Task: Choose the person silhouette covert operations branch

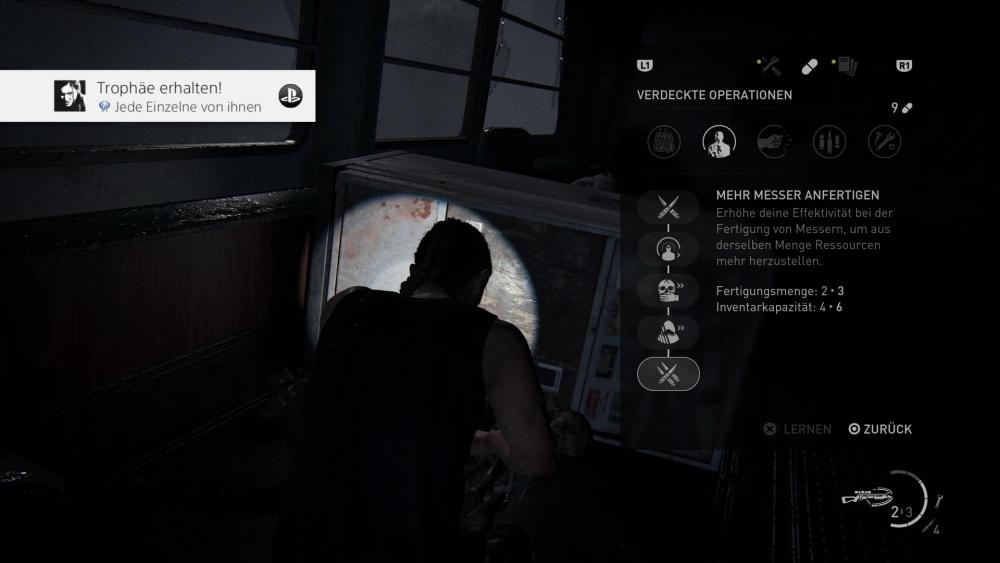Action: pyautogui.click(x=719, y=141)
